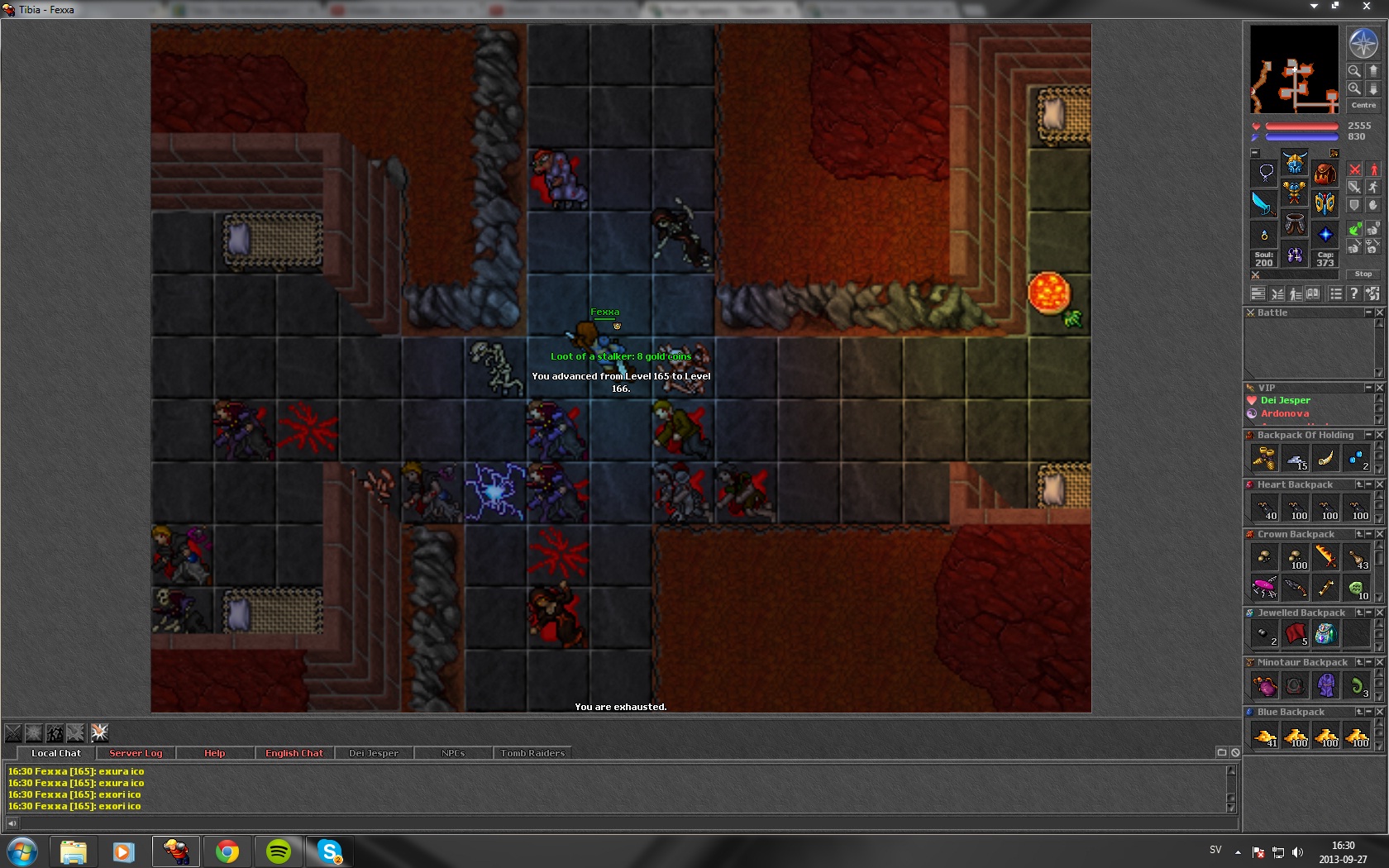Select the Tomb Raiders chat tab
1389x868 pixels.
coord(532,753)
